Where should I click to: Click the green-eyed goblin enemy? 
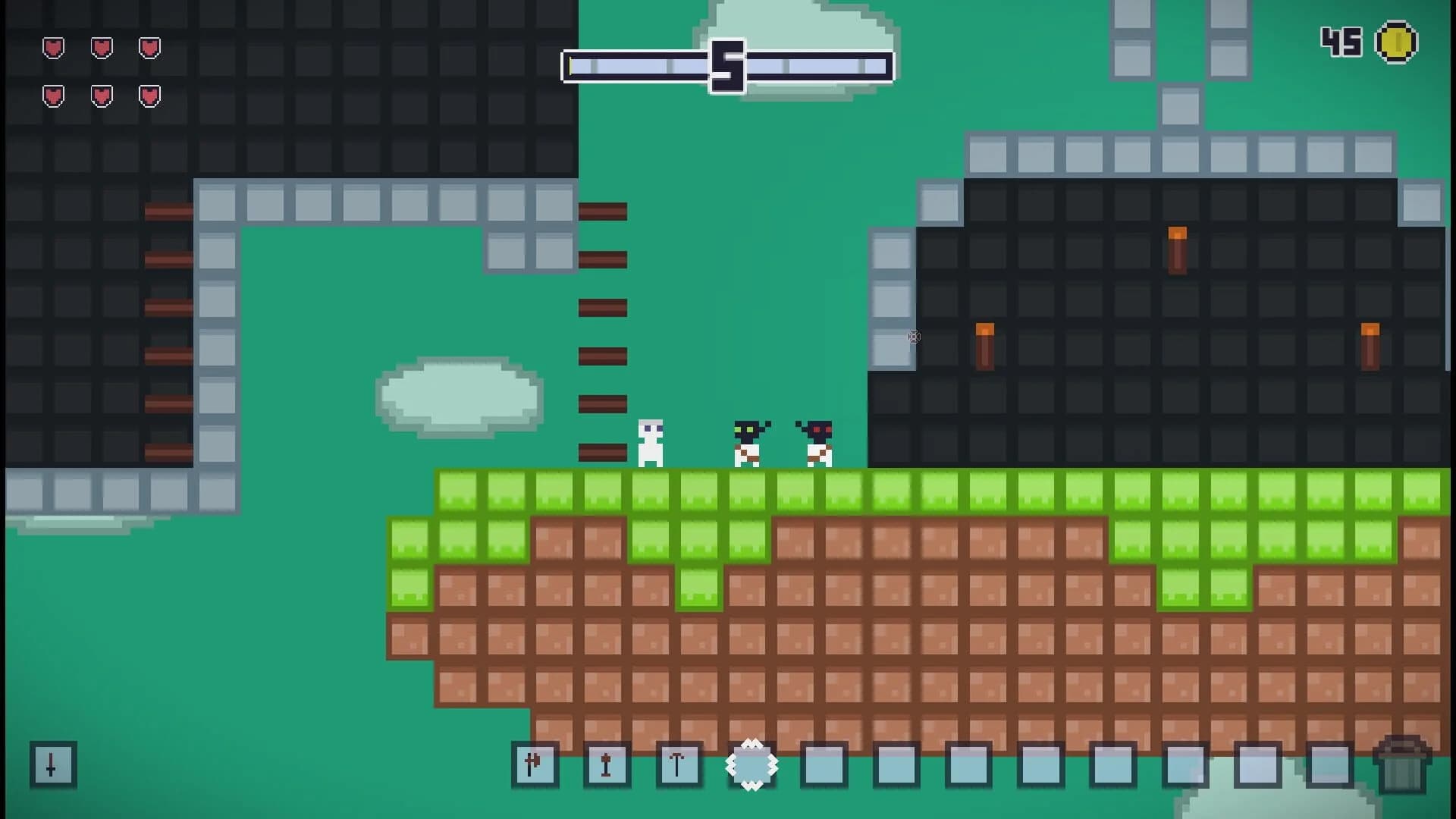click(746, 444)
